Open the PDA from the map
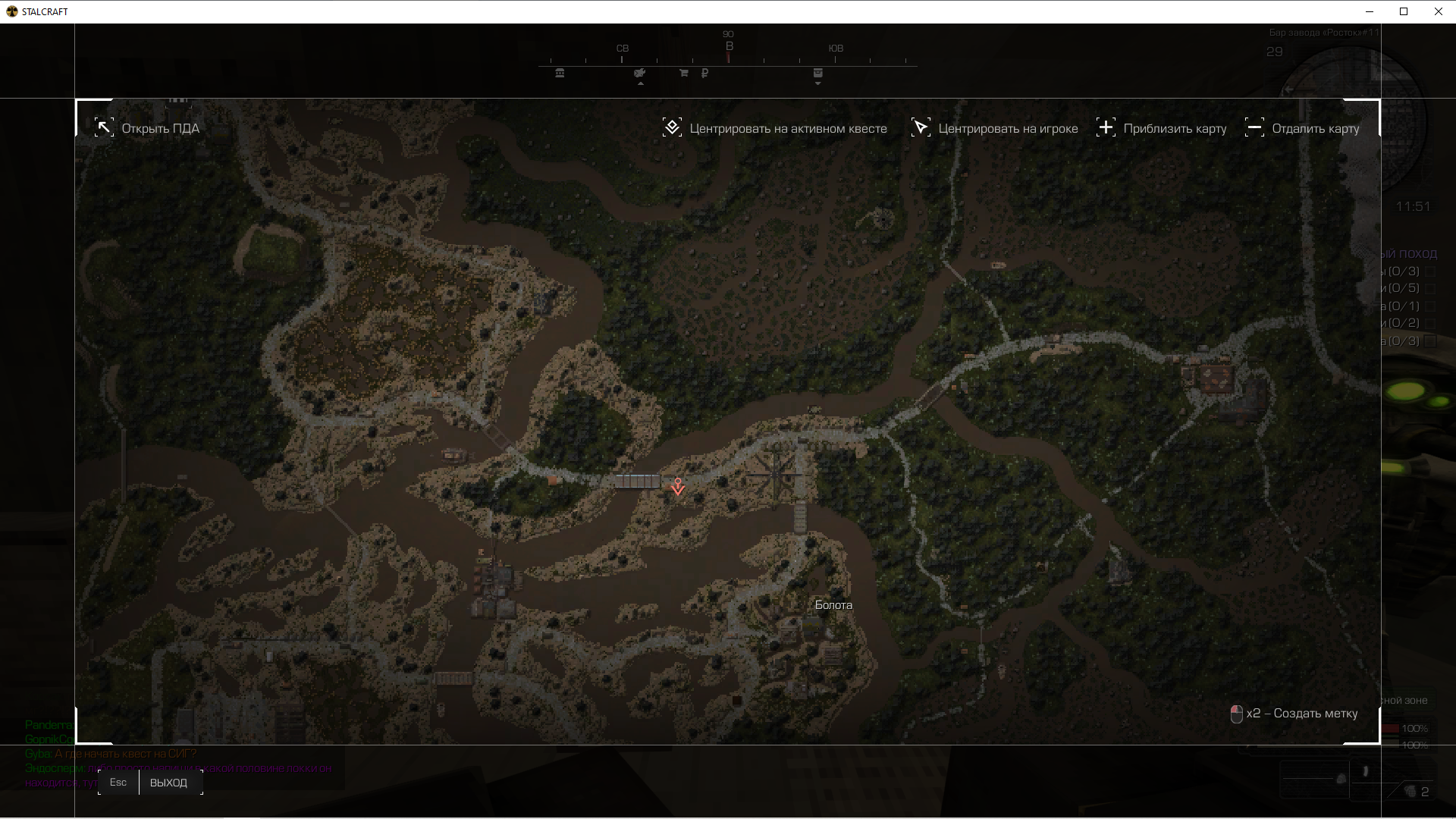 coord(147,128)
